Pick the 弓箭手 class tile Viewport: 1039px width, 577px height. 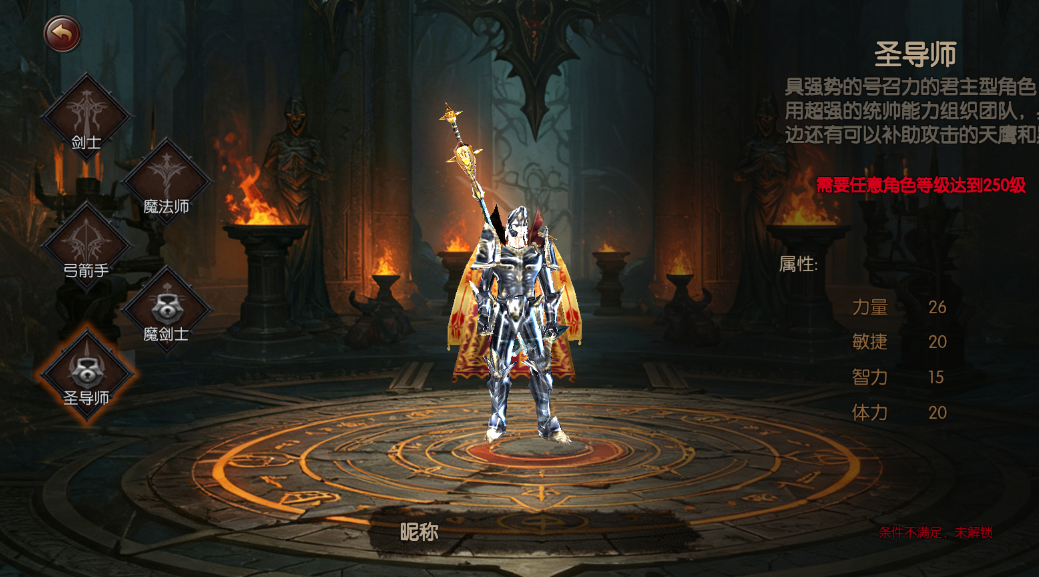[x=86, y=245]
